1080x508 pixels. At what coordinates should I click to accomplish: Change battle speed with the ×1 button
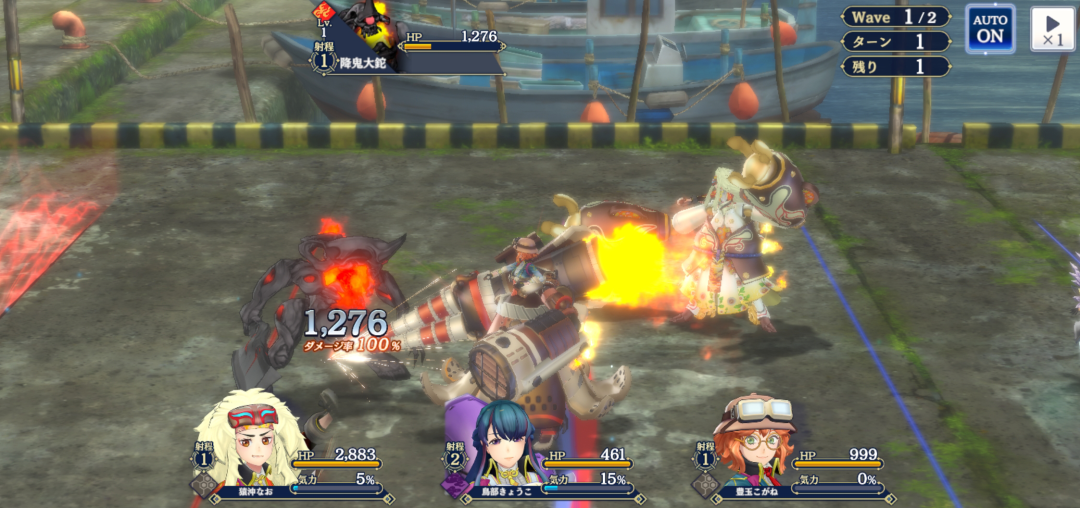coord(1052,28)
